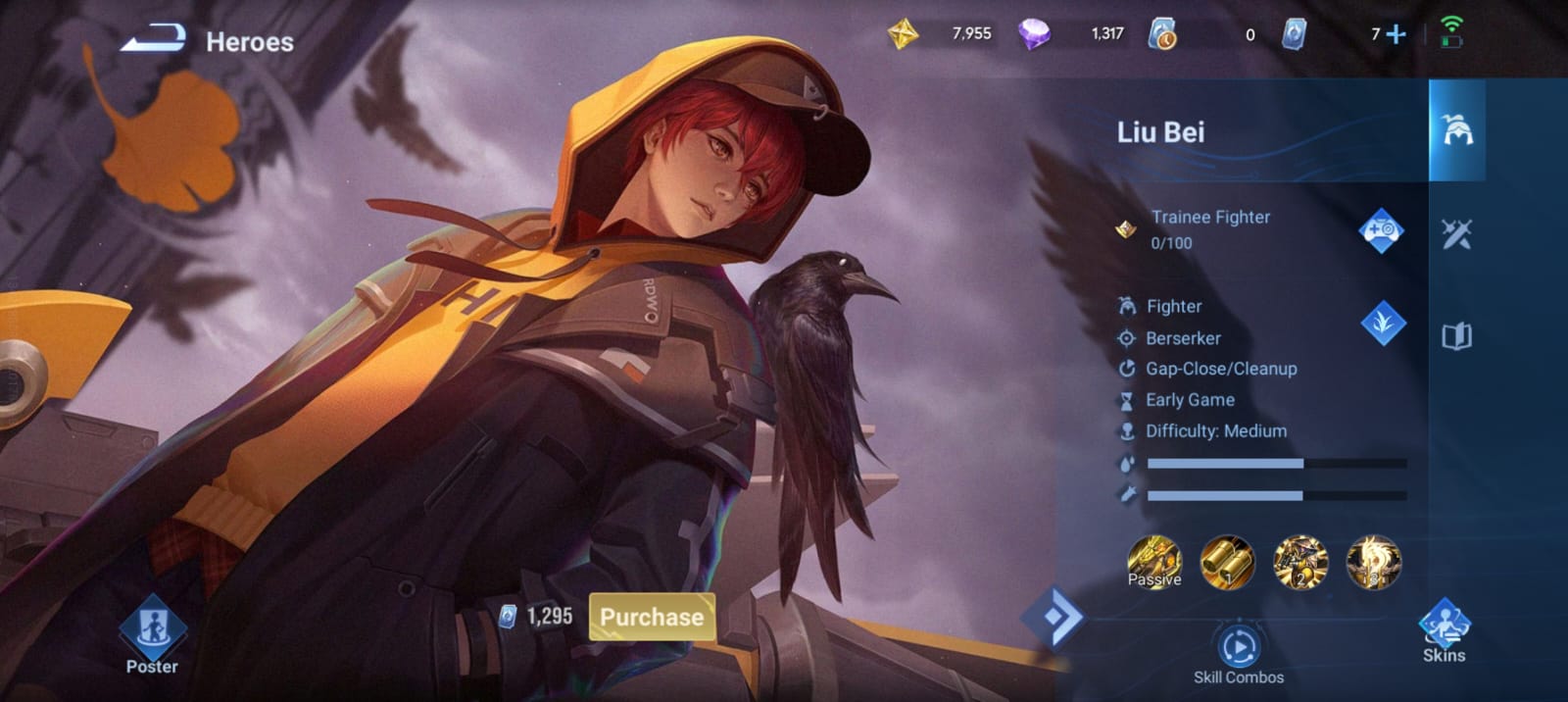Switch to the crossed swords tab
1568x702 pixels.
coord(1456,233)
